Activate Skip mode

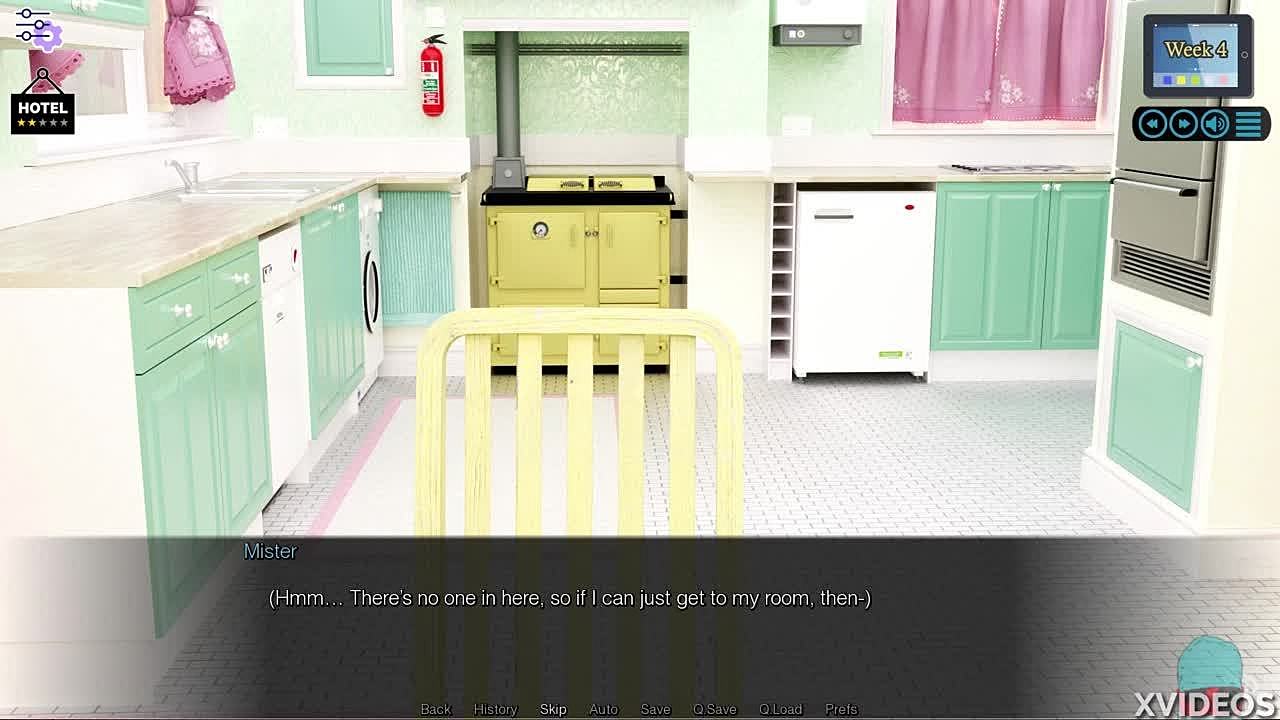(553, 709)
